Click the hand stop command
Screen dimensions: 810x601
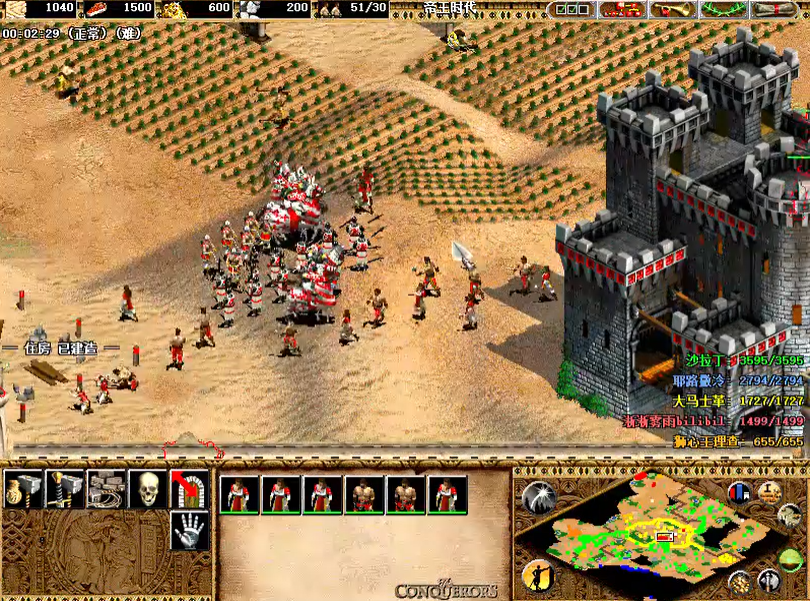coord(189,531)
